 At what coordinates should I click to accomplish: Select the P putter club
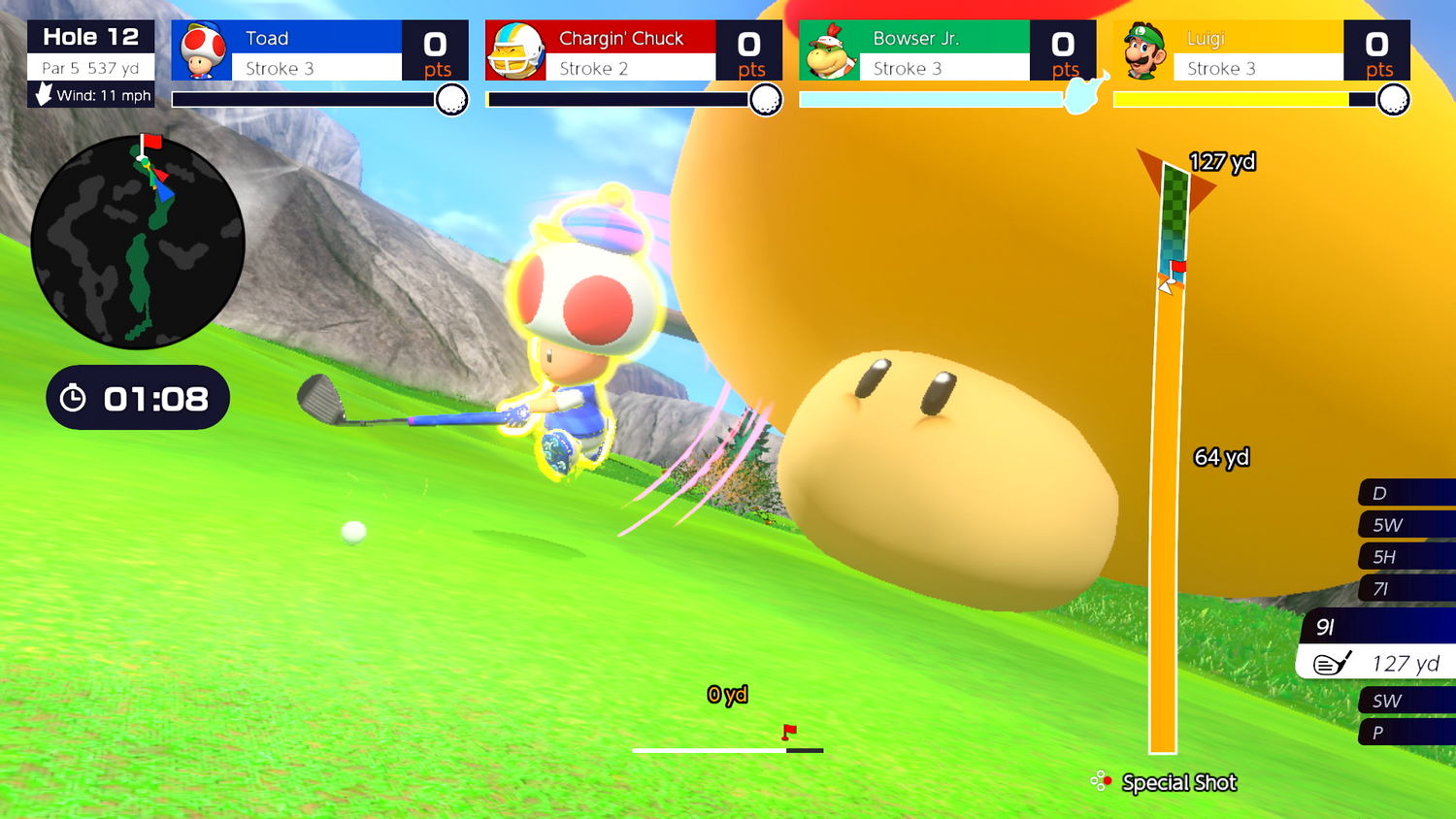1406,733
